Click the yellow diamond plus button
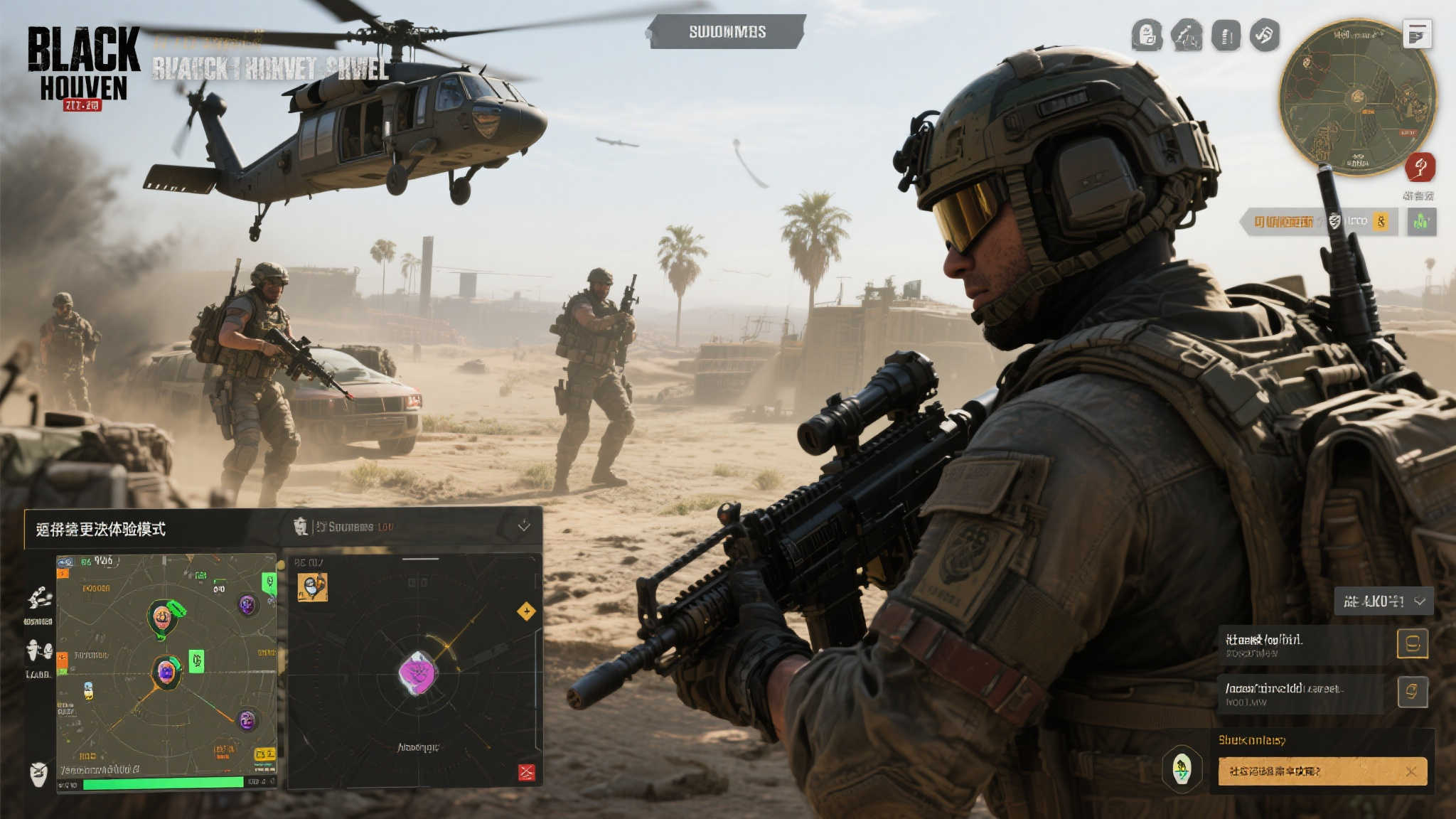Image resolution: width=1456 pixels, height=819 pixels. click(x=526, y=611)
